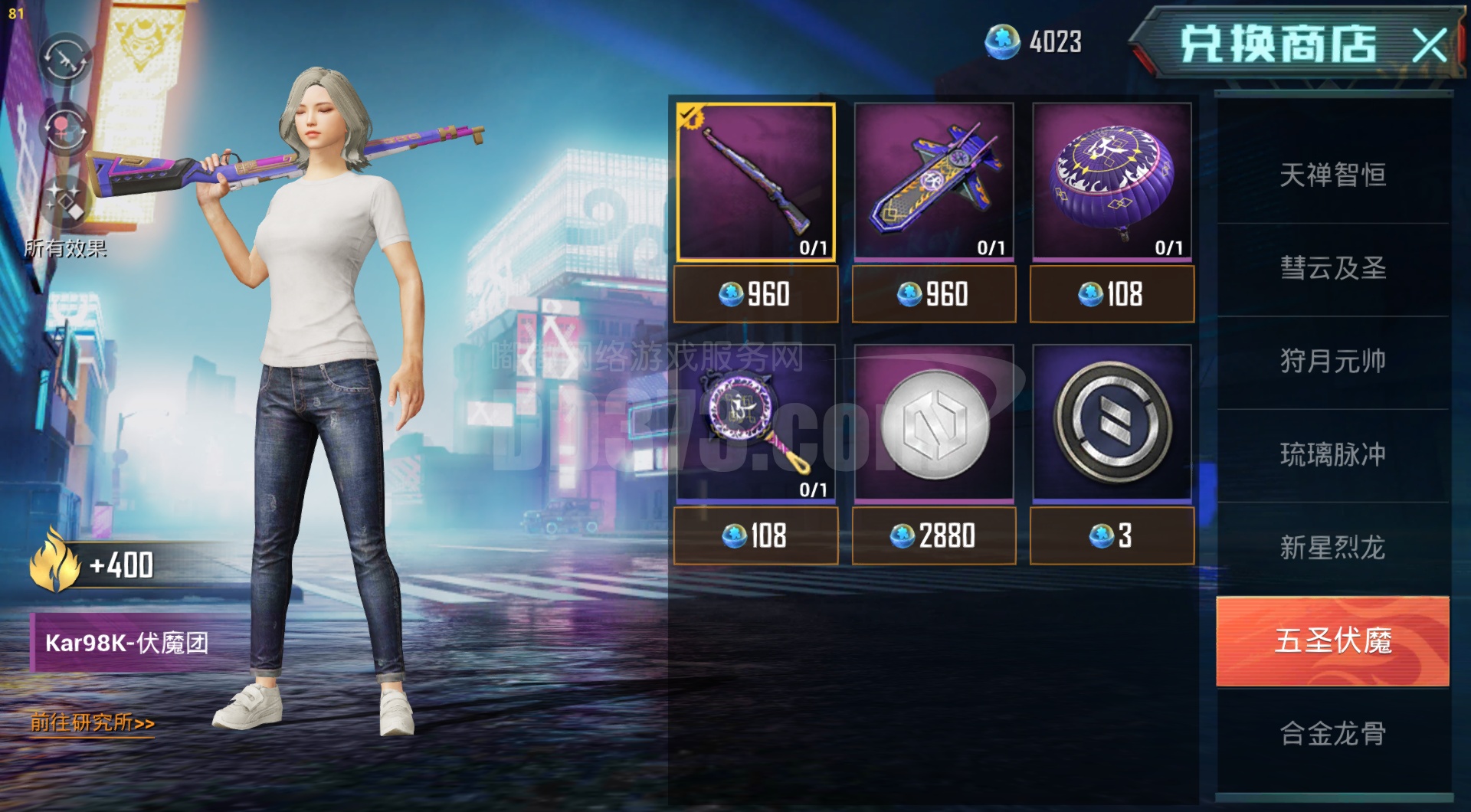Buy the parachute for 108 tokens
Image resolution: width=1471 pixels, height=812 pixels.
(x=1112, y=294)
